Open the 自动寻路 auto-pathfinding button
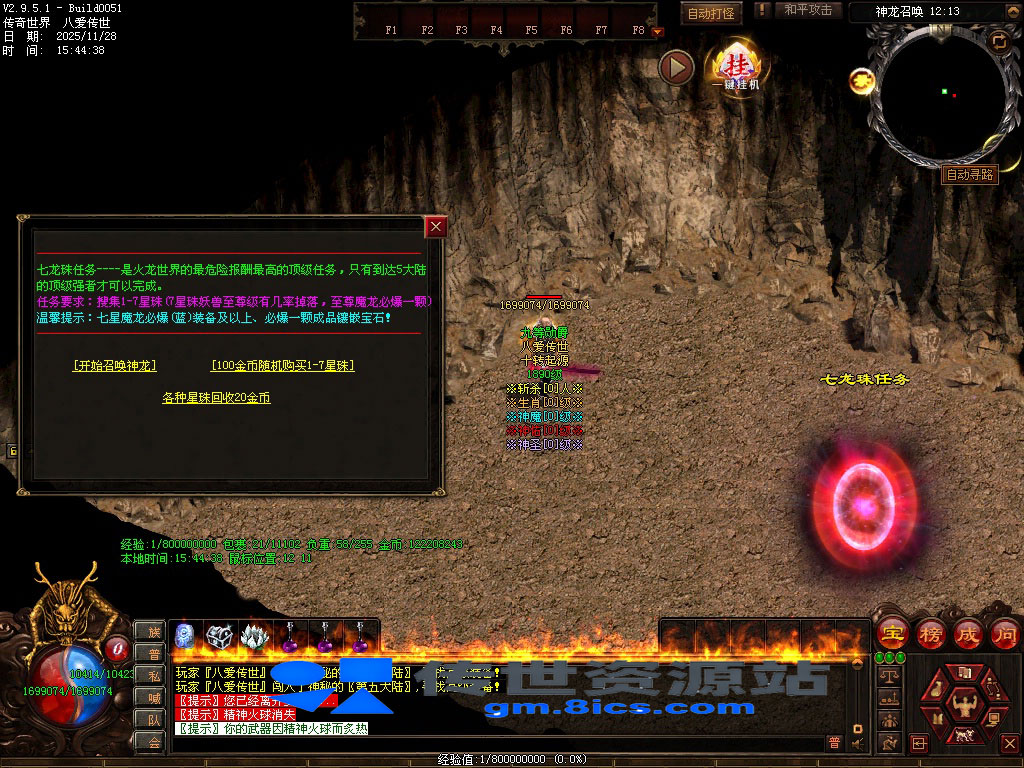The height and width of the screenshot is (768, 1024). (x=970, y=175)
